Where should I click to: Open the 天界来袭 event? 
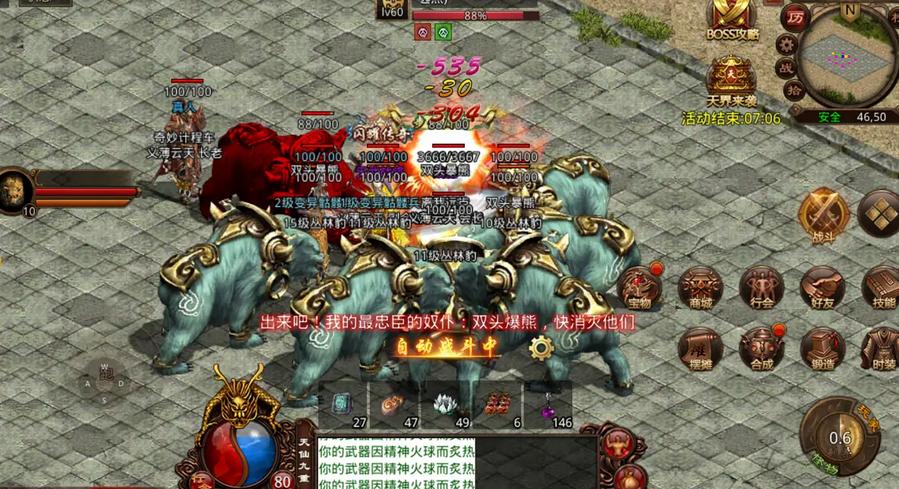[x=731, y=77]
